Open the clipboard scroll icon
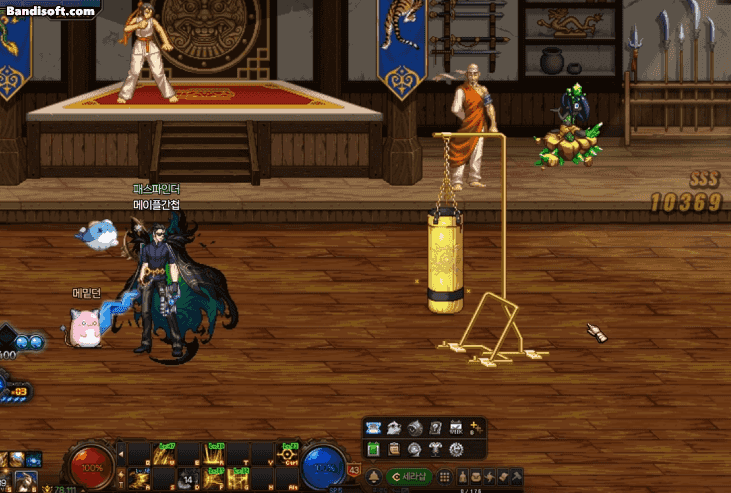Viewport: 731px width, 493px height. pyautogui.click(x=395, y=449)
